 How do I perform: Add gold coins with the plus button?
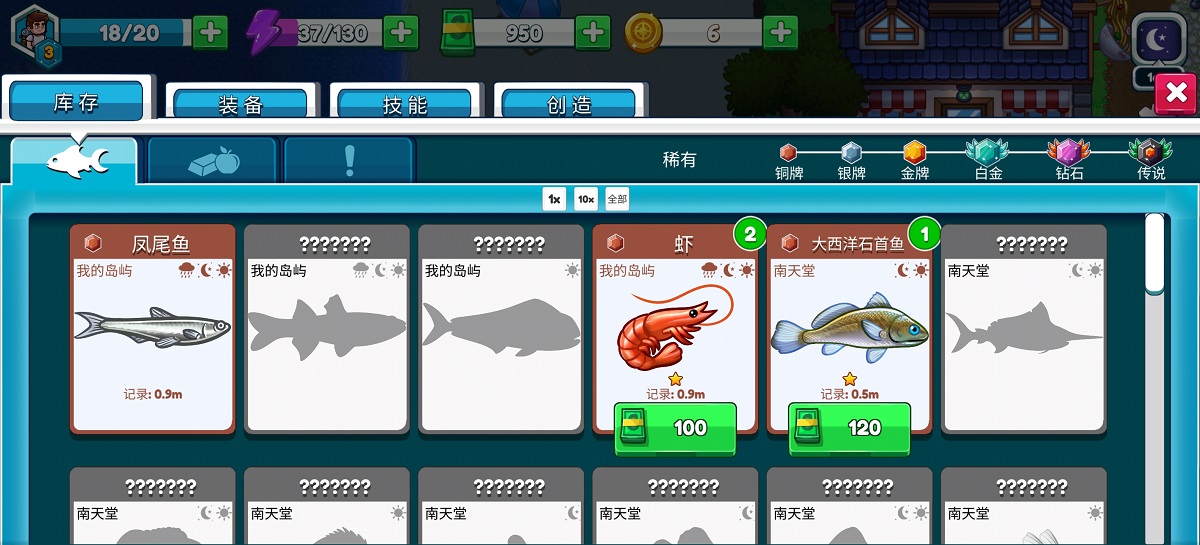780,33
